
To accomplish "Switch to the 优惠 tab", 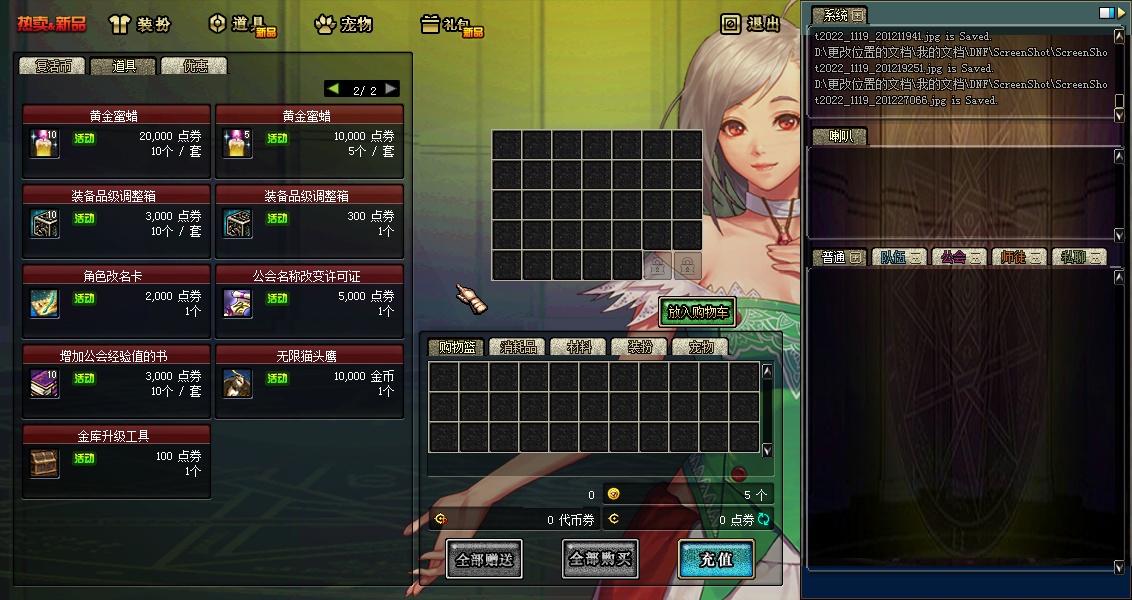I will (194, 66).
